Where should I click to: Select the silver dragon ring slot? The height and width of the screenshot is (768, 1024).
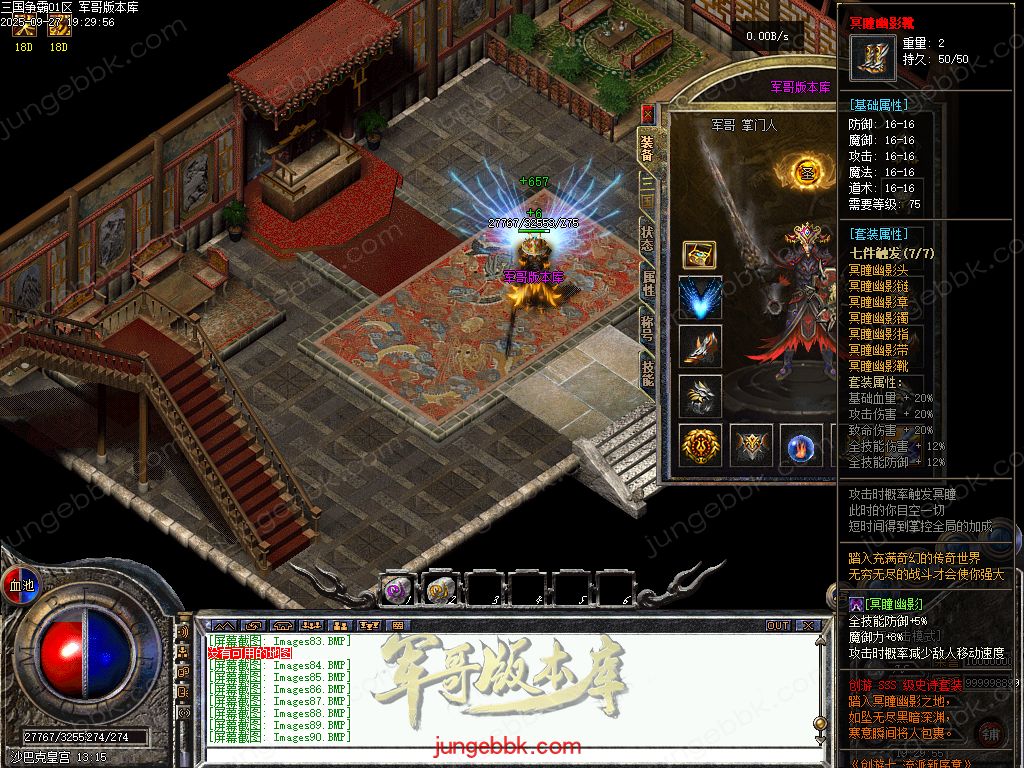click(700, 395)
